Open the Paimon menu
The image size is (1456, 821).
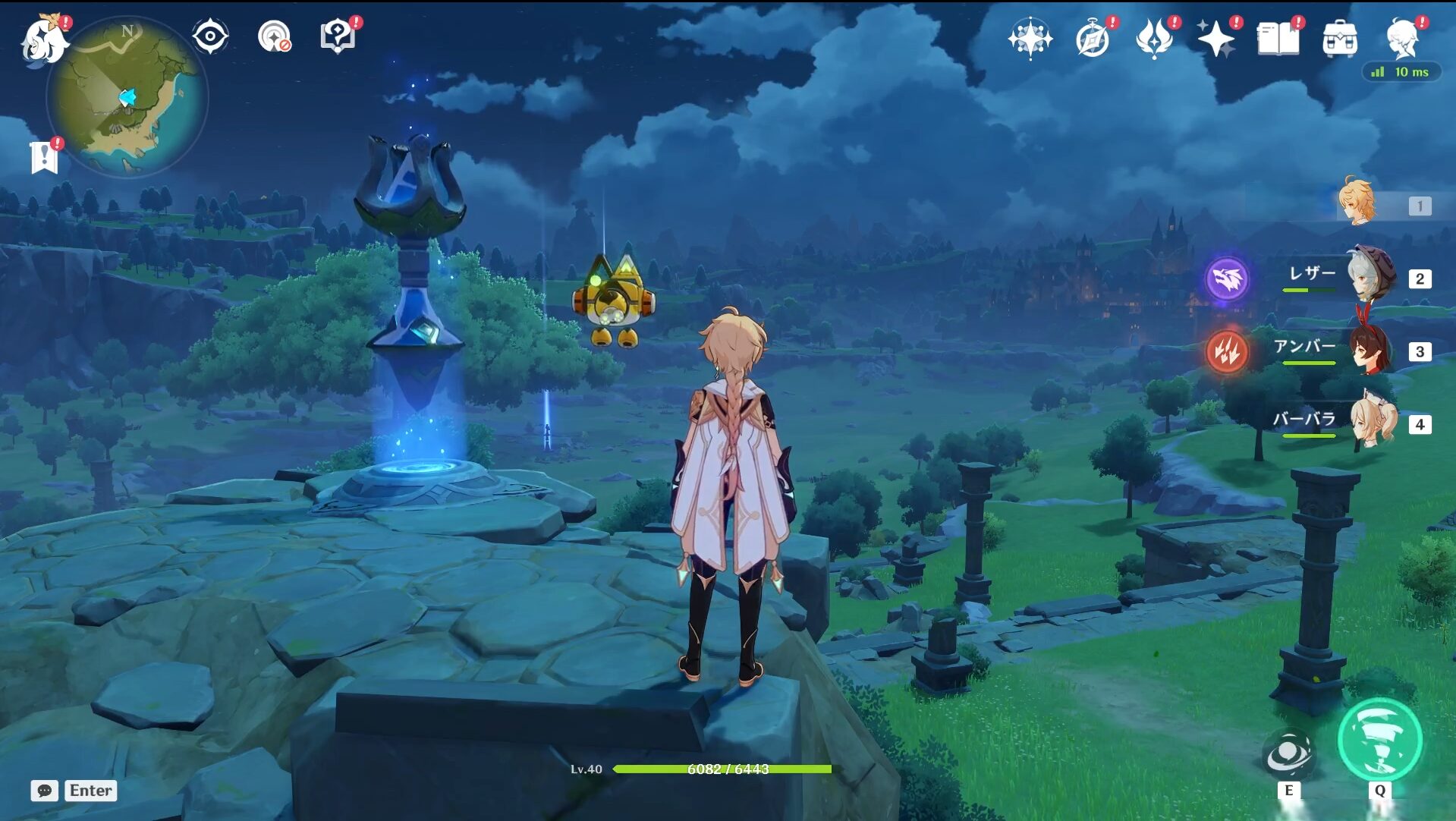pos(42,39)
